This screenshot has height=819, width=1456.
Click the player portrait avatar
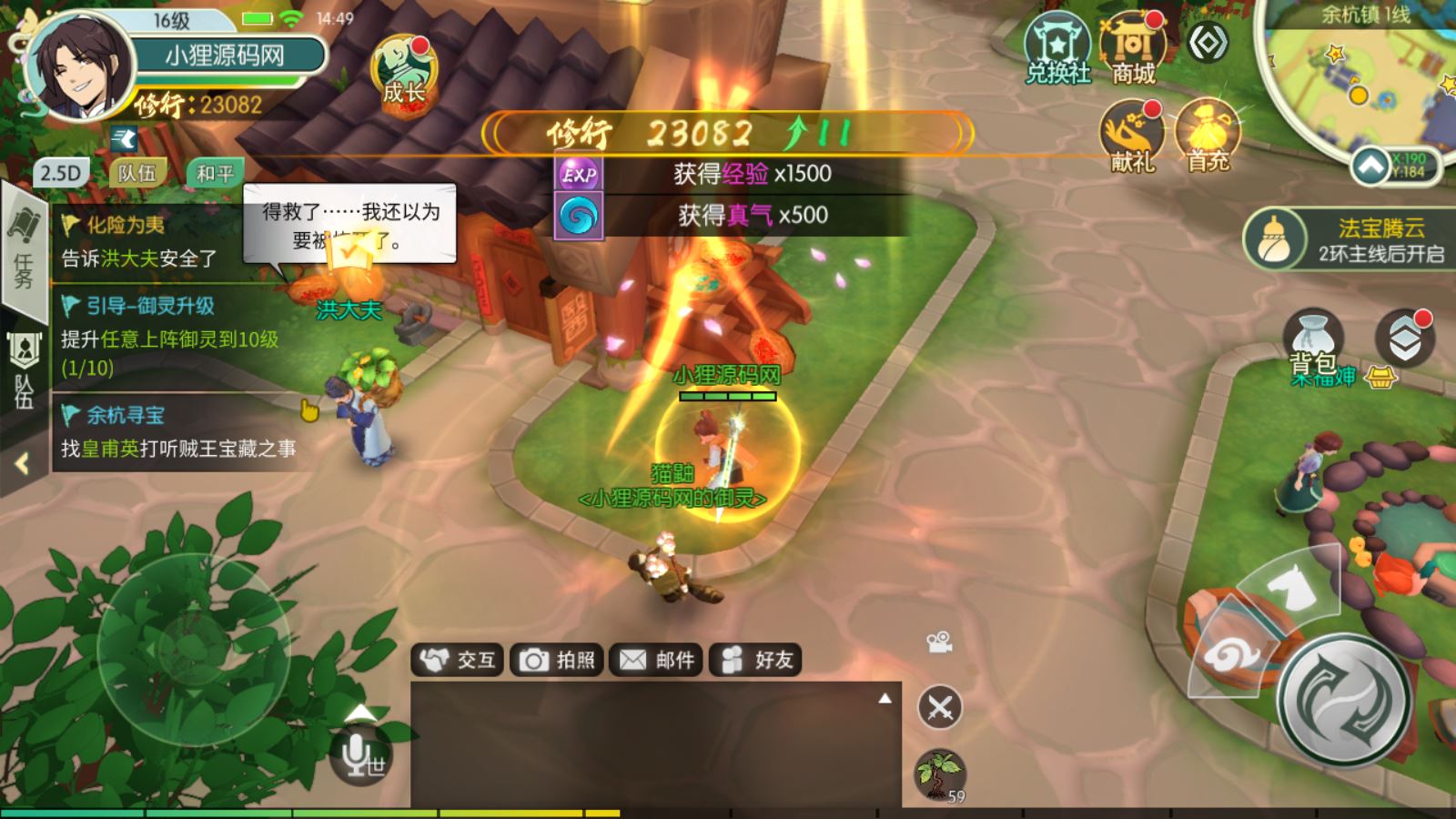click(x=80, y=67)
